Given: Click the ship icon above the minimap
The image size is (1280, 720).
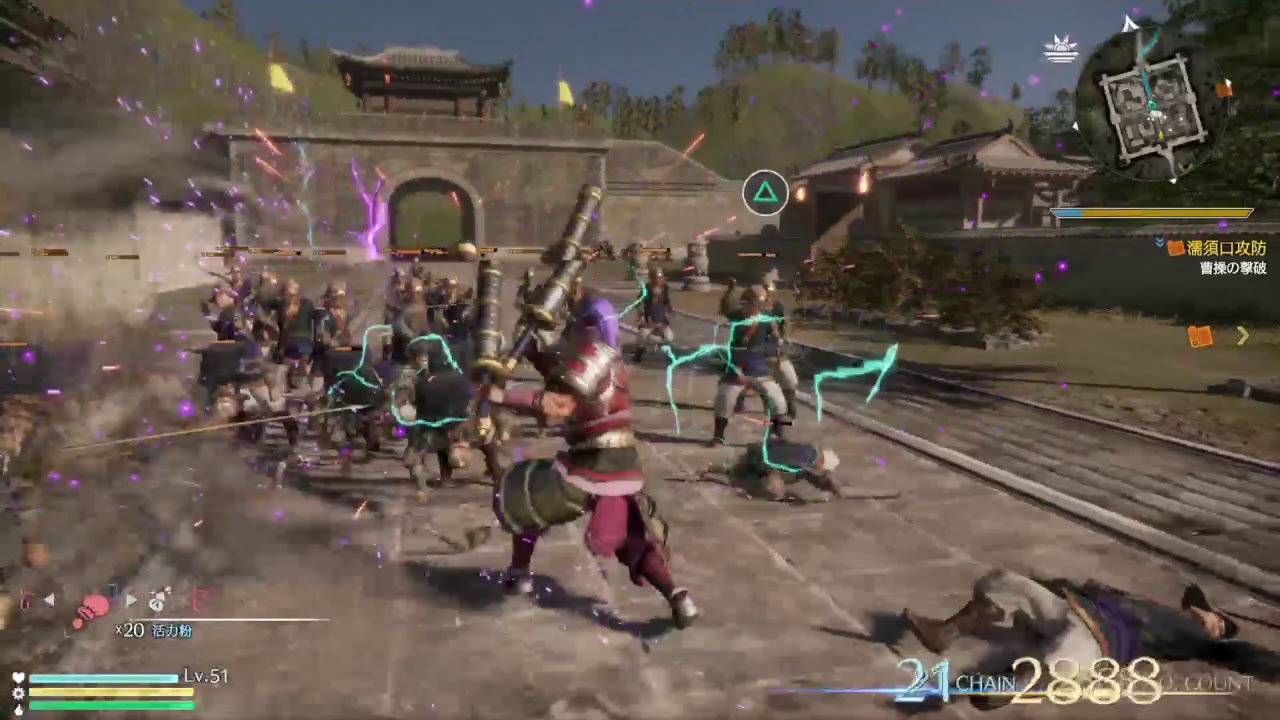Looking at the screenshot, I should 1060,47.
